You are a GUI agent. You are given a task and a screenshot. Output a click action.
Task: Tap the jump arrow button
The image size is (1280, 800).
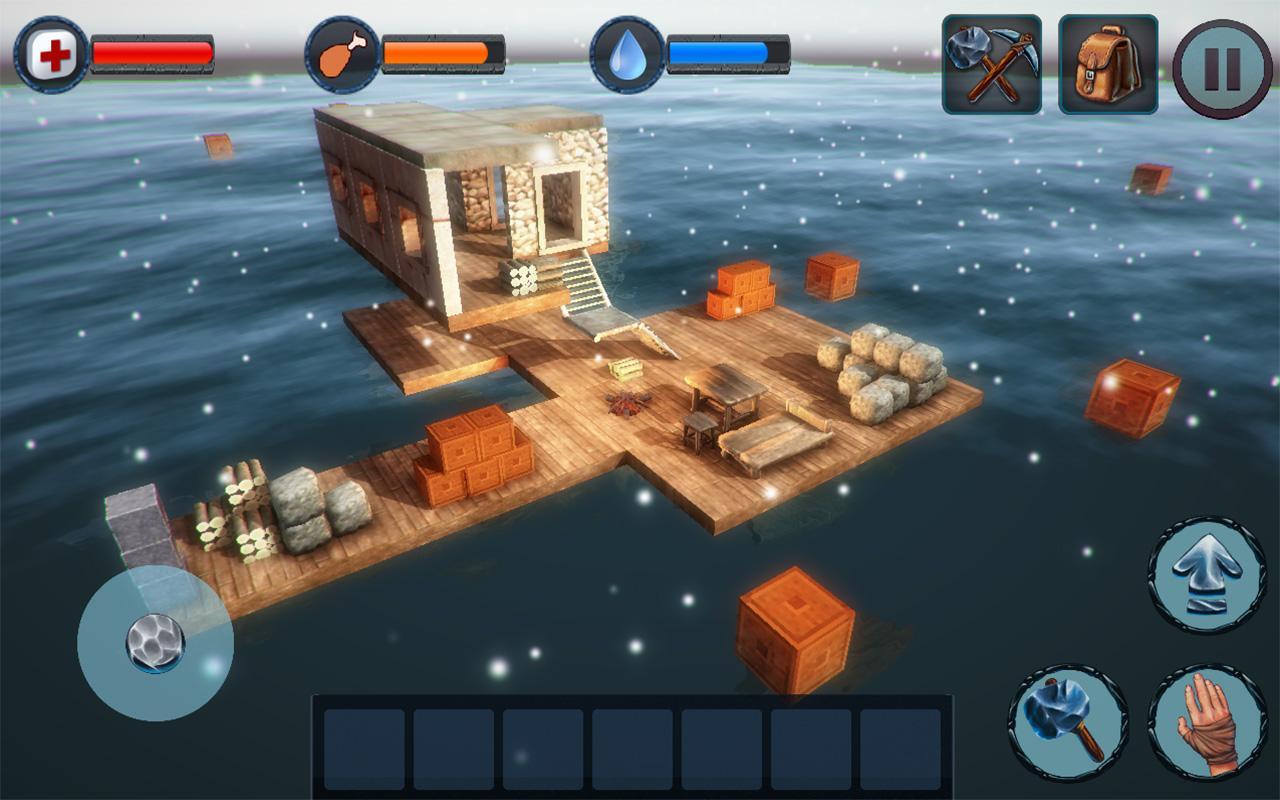(1207, 575)
